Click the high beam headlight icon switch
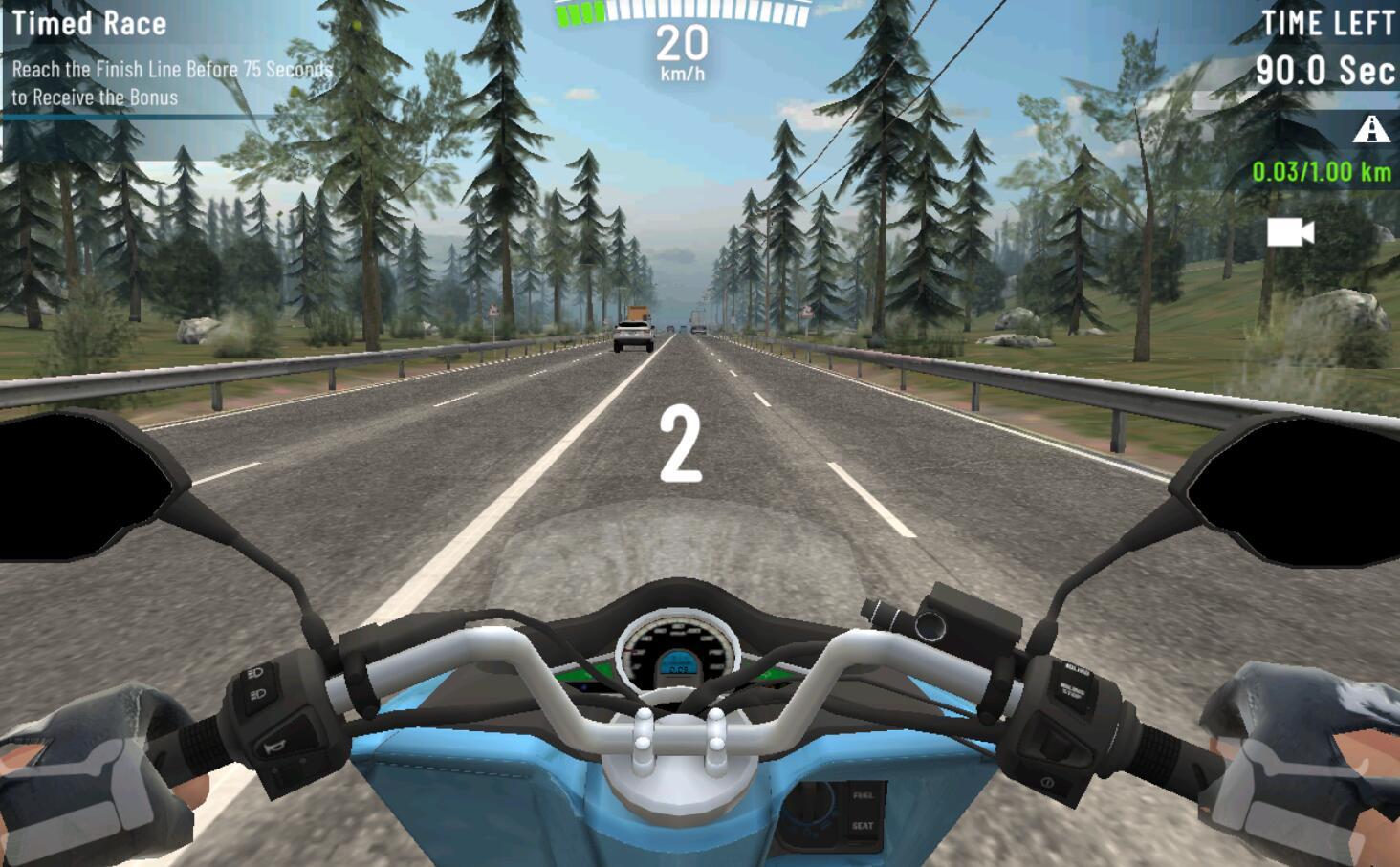The image size is (1400, 867). (254, 673)
